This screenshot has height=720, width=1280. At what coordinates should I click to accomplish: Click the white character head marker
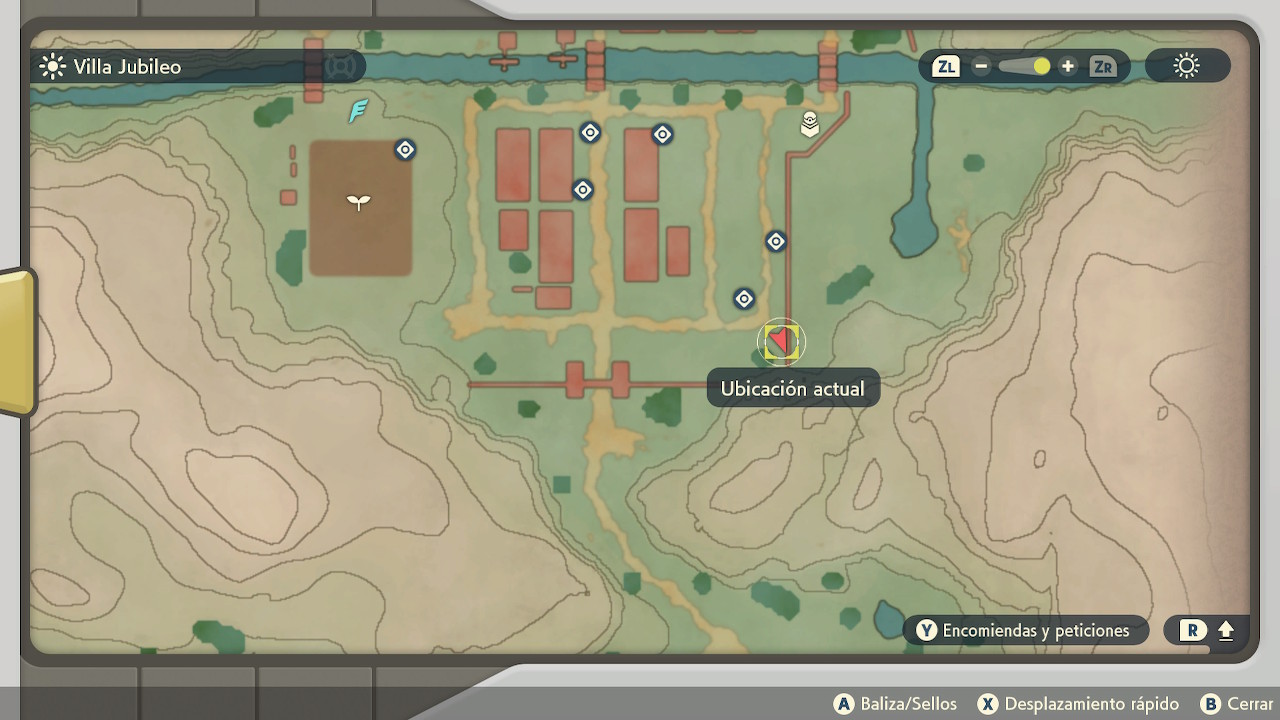coord(810,125)
